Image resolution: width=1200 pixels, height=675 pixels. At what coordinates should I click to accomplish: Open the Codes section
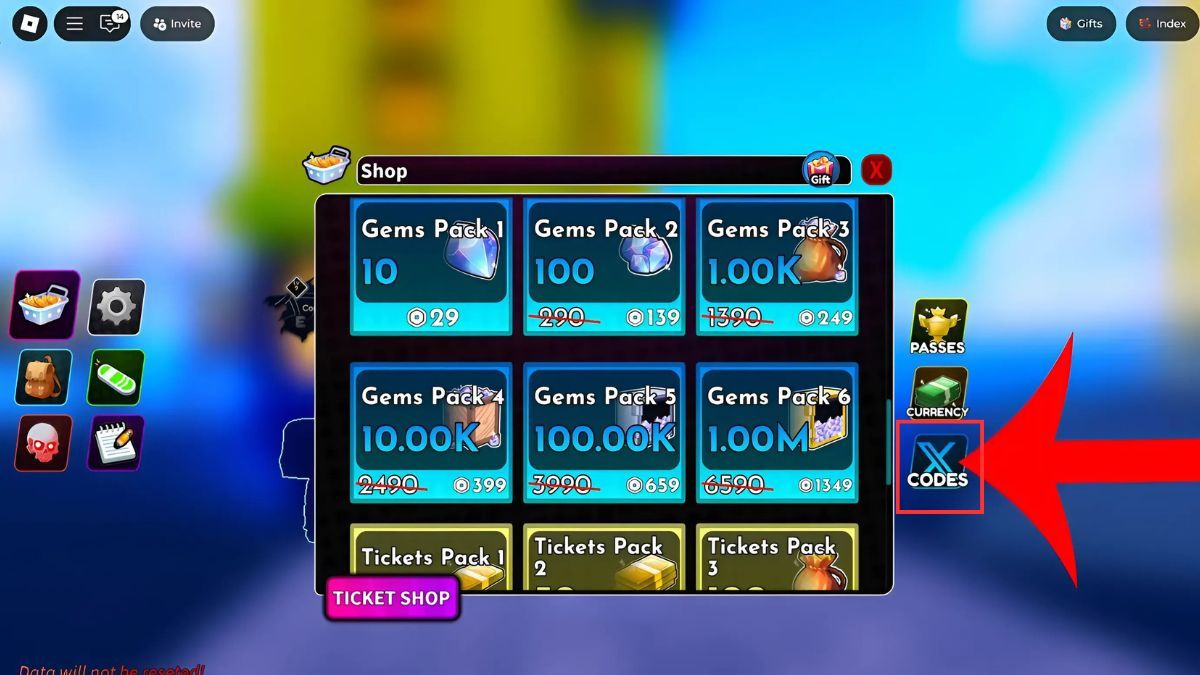pyautogui.click(x=938, y=465)
